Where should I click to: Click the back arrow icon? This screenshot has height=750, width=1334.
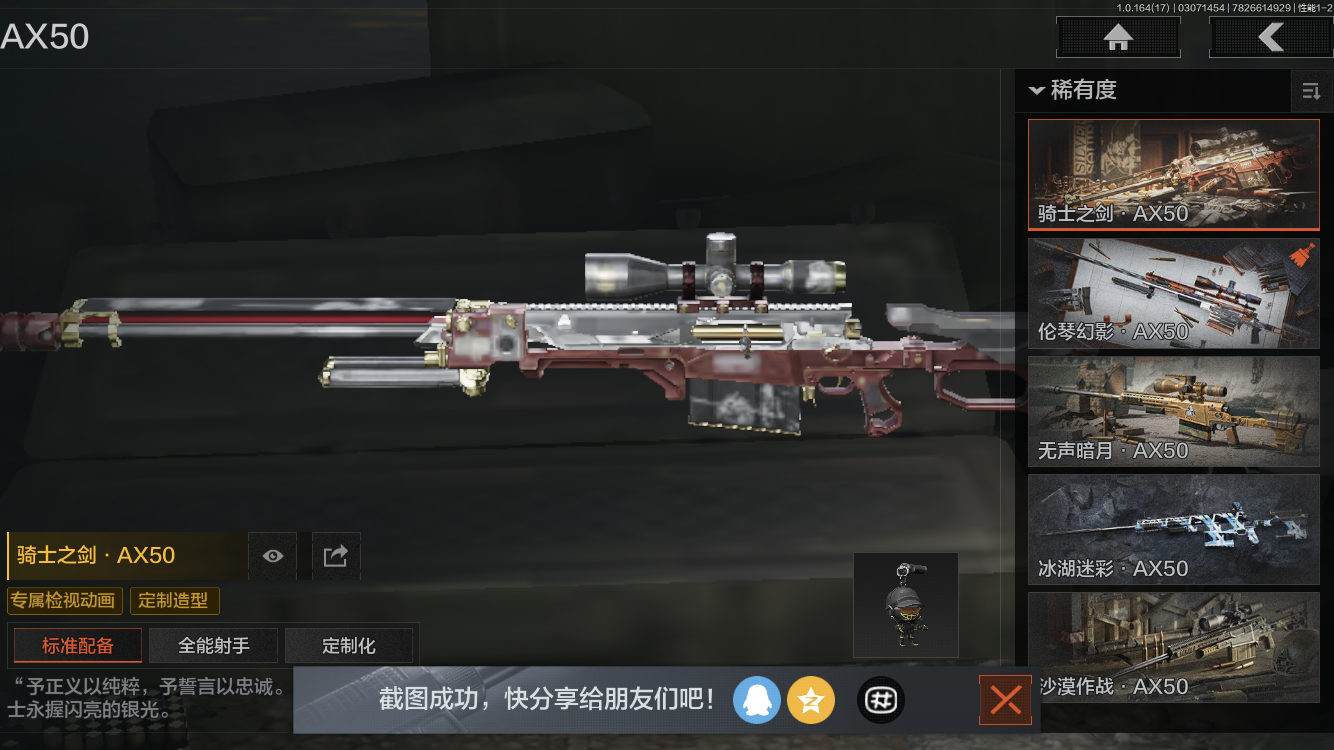click(1271, 37)
